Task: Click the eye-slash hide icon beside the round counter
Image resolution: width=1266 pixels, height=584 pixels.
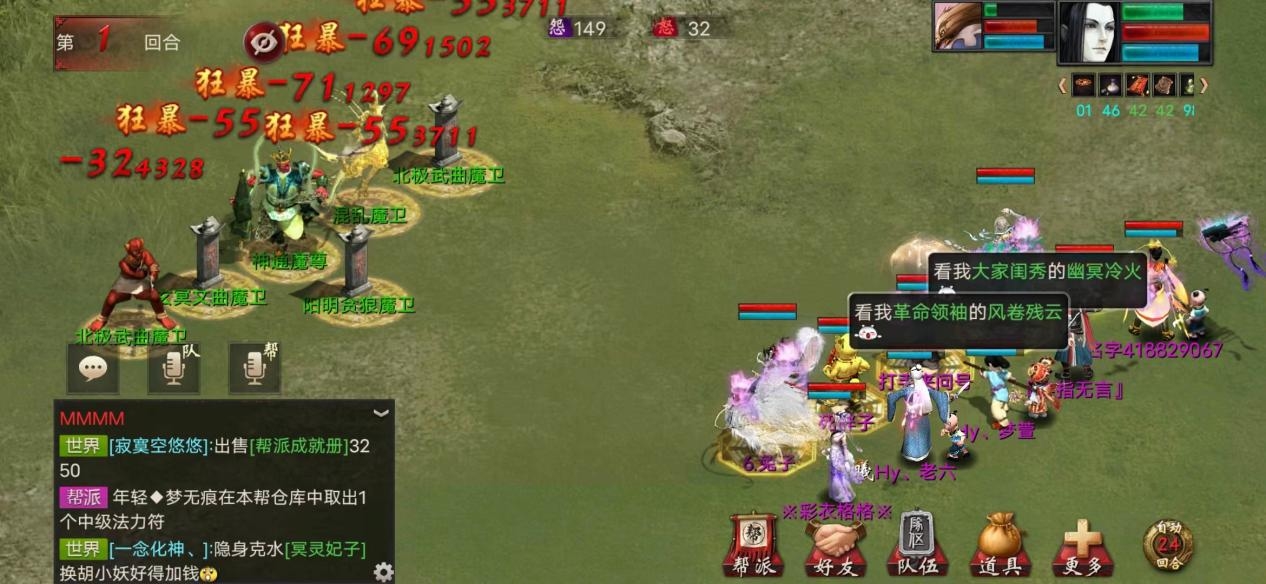Action: pyautogui.click(x=262, y=42)
